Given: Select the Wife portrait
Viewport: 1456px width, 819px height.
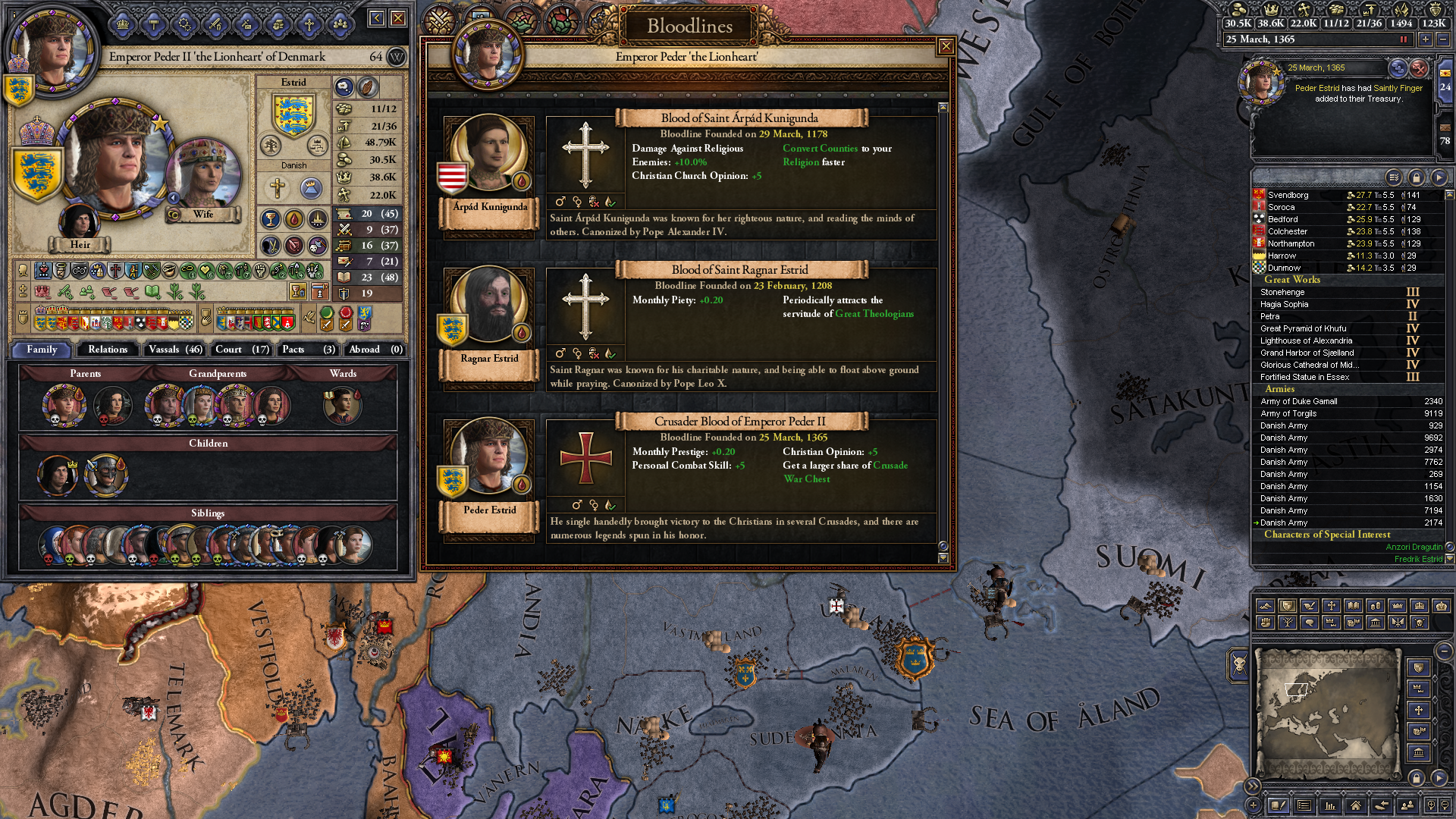Looking at the screenshot, I should (x=202, y=174).
